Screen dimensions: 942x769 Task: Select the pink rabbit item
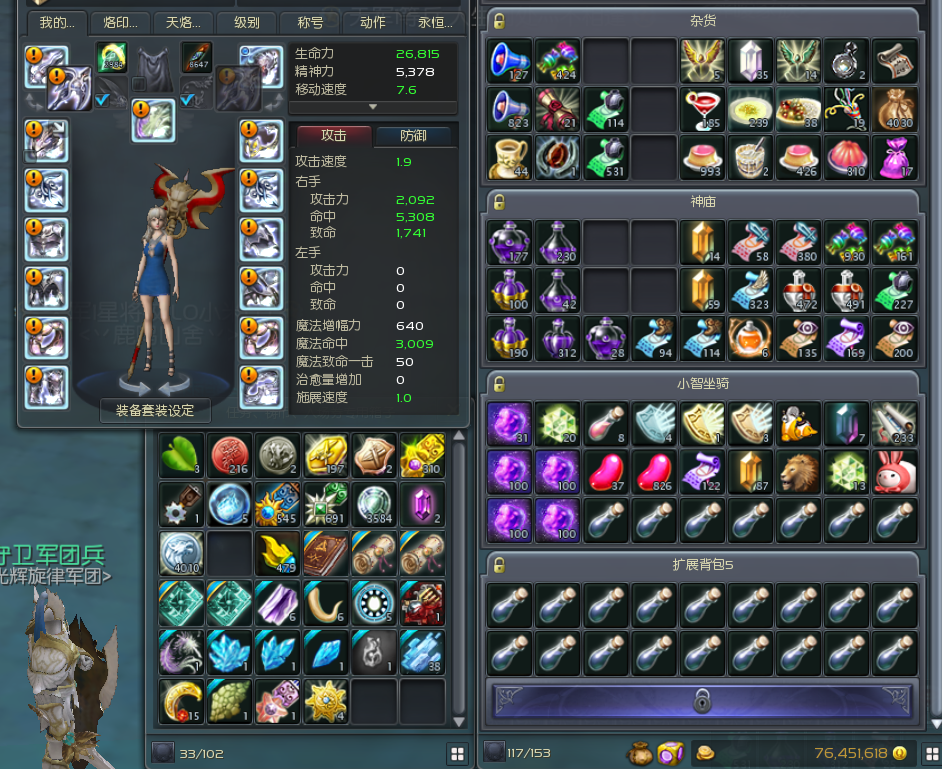coord(895,470)
